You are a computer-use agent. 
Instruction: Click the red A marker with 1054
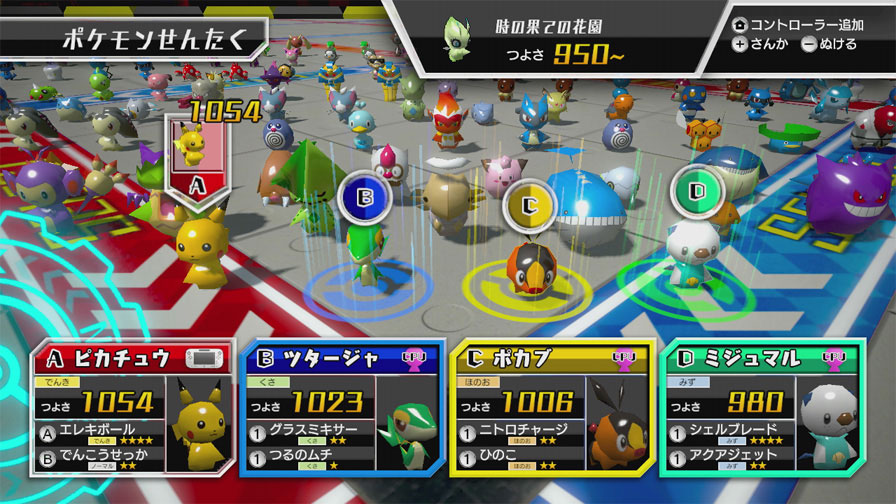197,160
